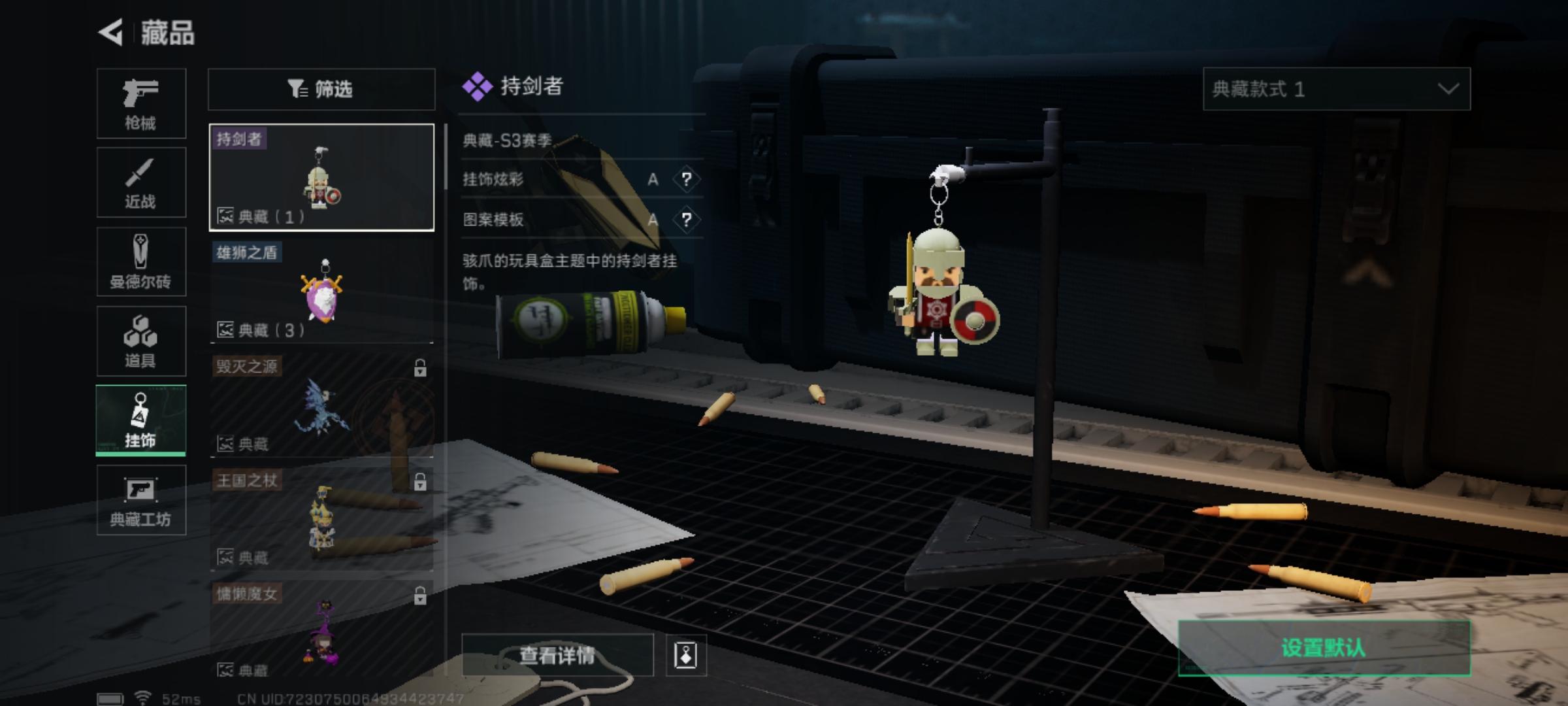Open the 典藏工坊 workshop tab
The height and width of the screenshot is (706, 1568).
(141, 500)
